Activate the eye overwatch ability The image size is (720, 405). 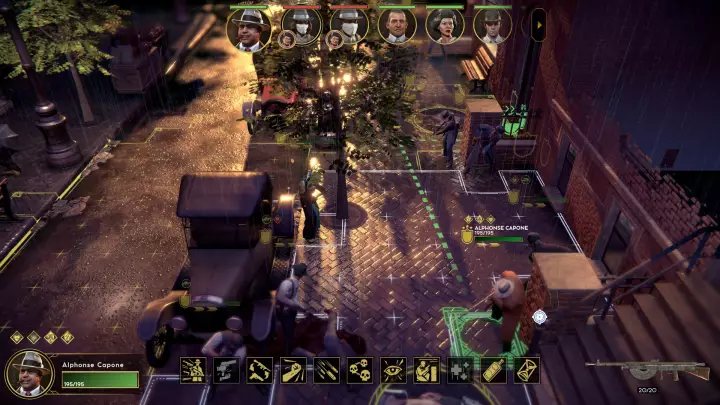pos(393,370)
